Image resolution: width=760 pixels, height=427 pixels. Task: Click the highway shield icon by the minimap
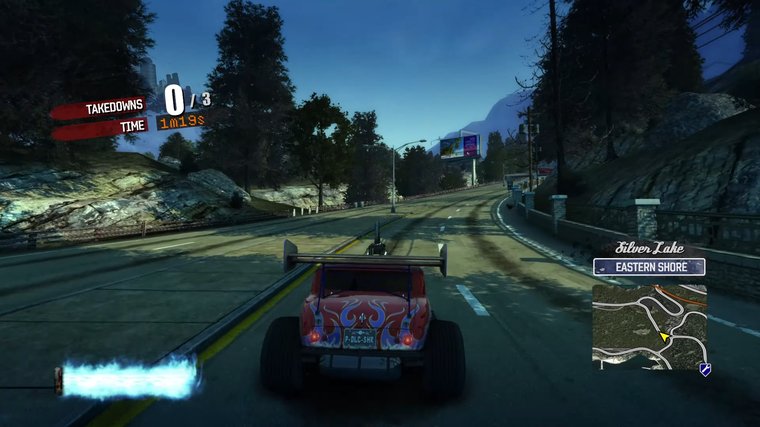(x=705, y=370)
